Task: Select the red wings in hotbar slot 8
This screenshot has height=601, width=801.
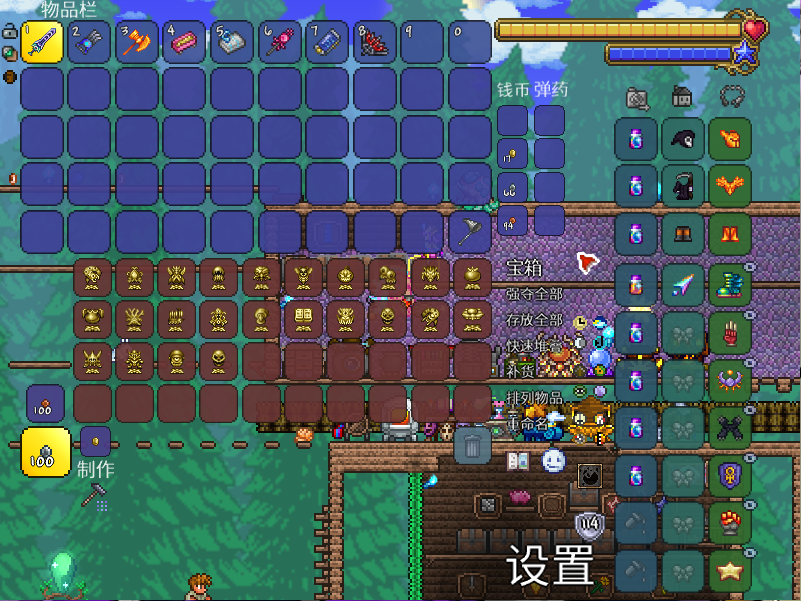Action: coord(375,43)
